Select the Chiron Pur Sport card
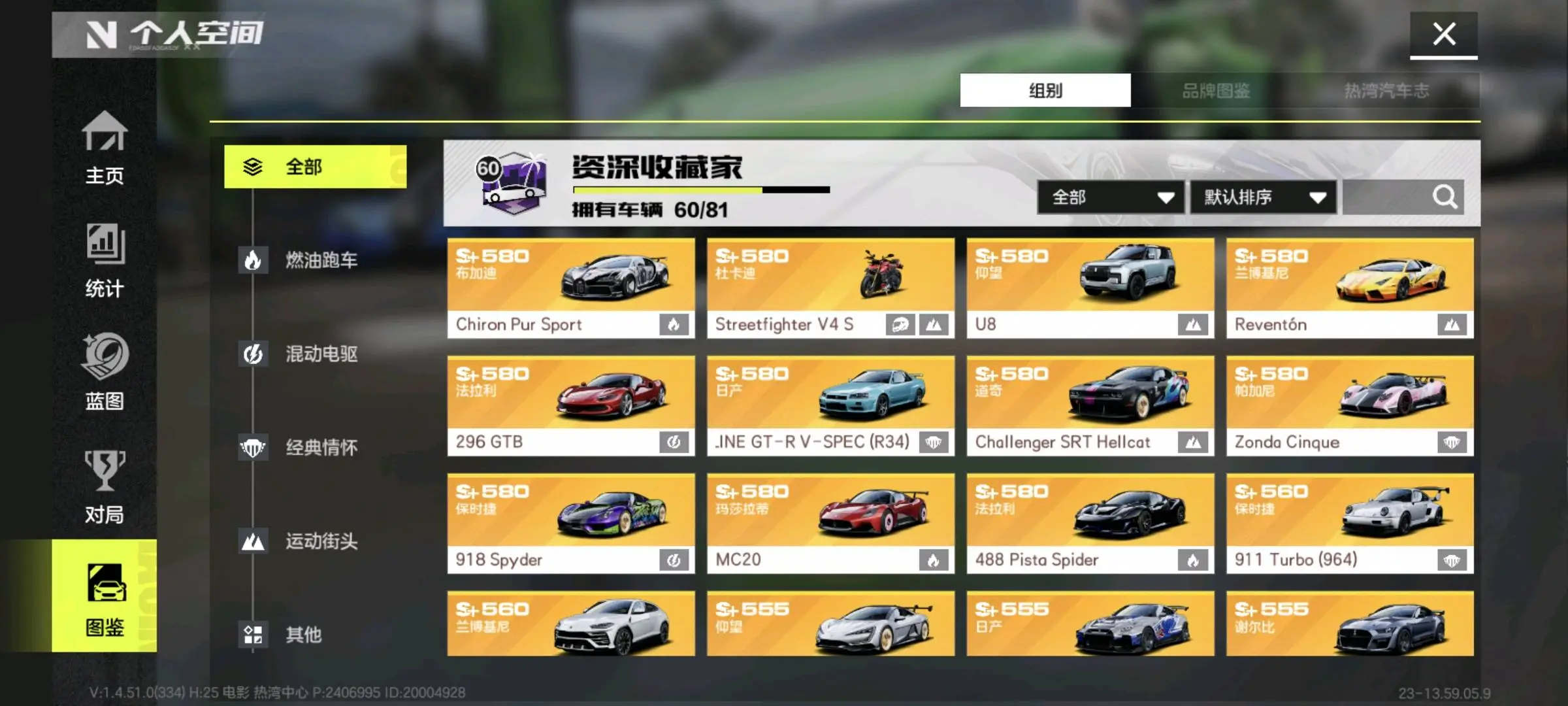The width and height of the screenshot is (1568, 706). 570,288
